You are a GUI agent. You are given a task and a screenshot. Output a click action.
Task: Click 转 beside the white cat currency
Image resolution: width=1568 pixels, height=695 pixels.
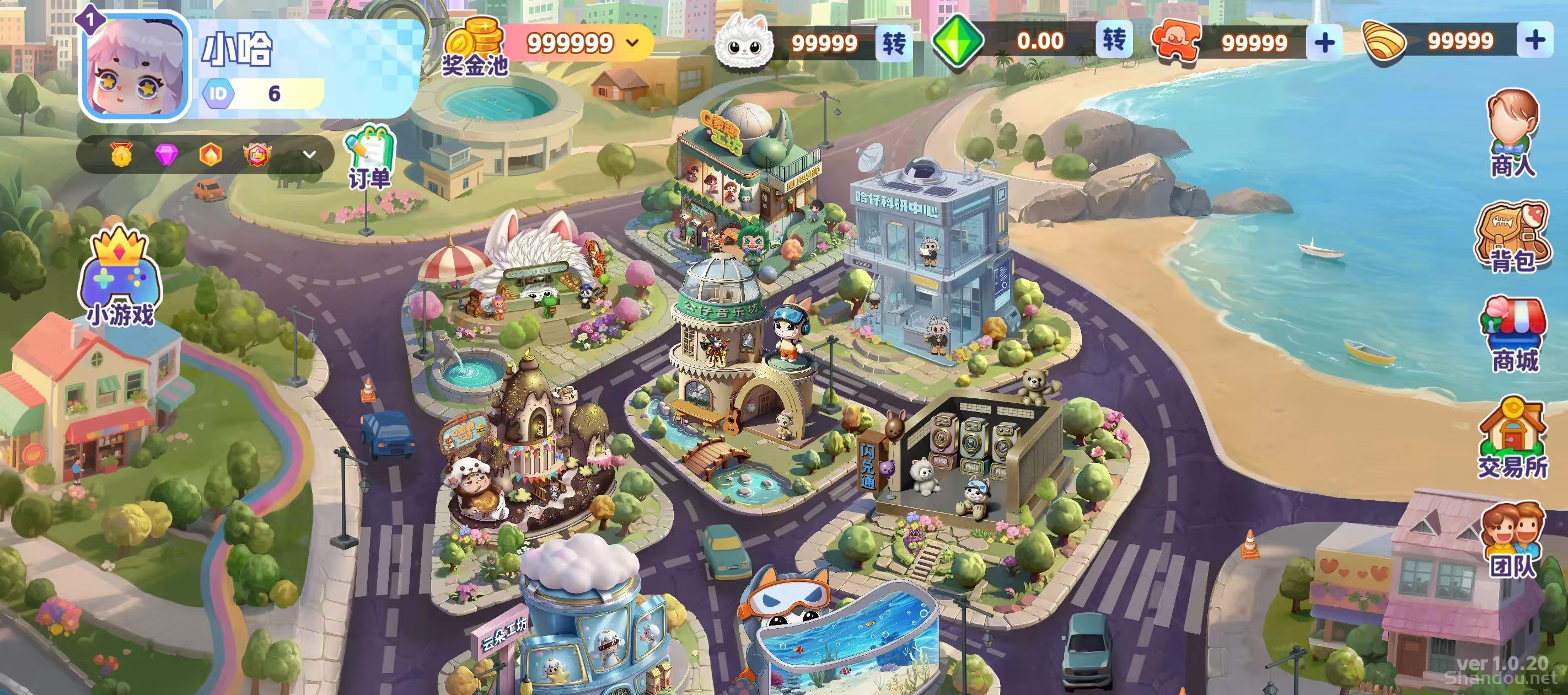[x=894, y=42]
